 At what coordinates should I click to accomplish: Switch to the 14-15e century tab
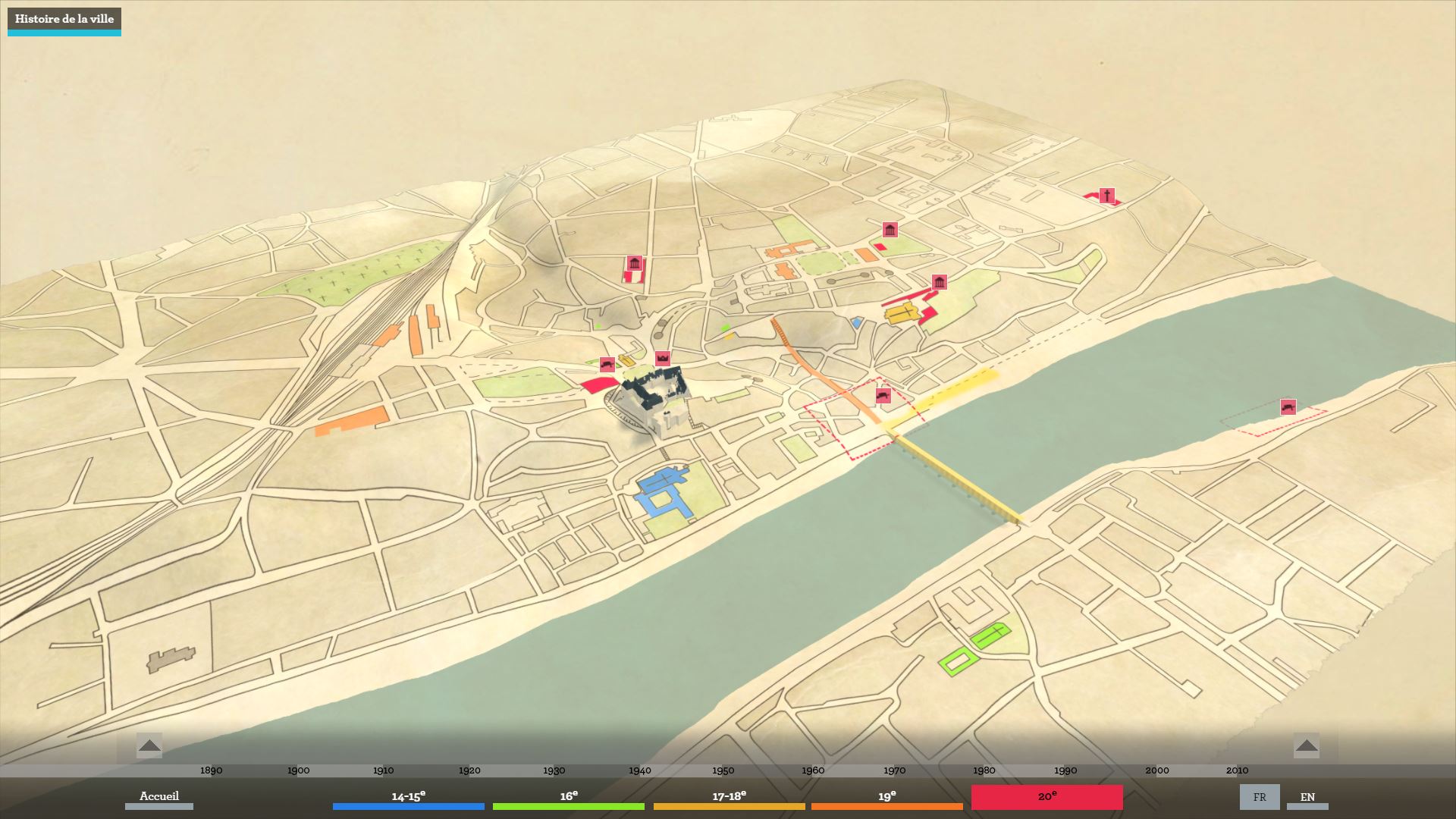tap(408, 797)
